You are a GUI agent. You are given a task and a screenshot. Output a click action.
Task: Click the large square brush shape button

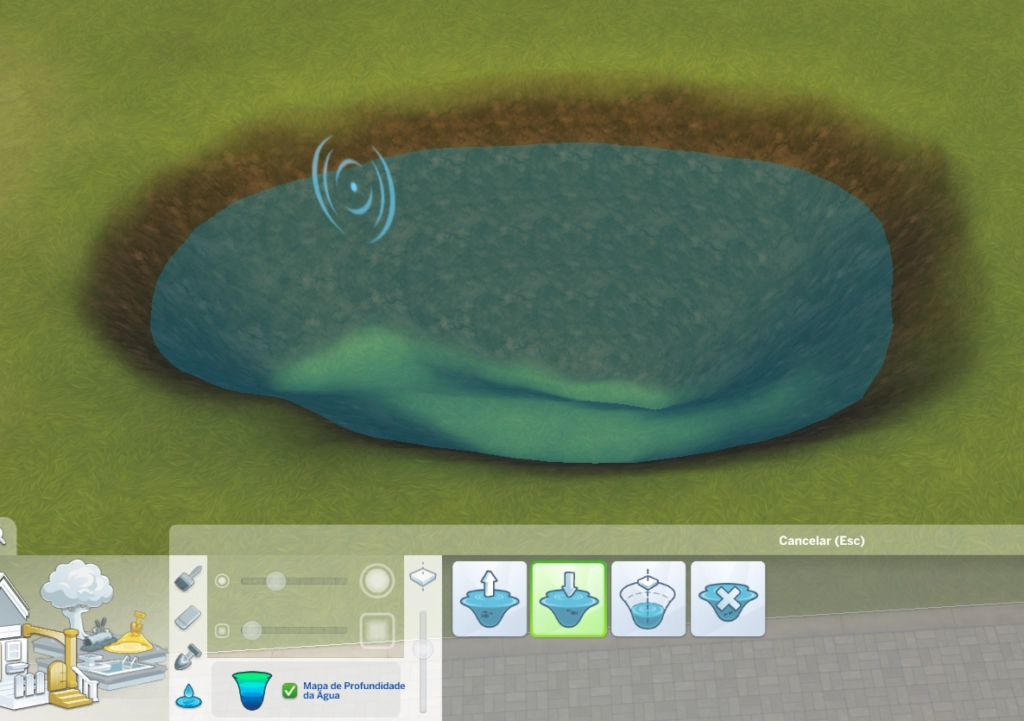tap(377, 630)
